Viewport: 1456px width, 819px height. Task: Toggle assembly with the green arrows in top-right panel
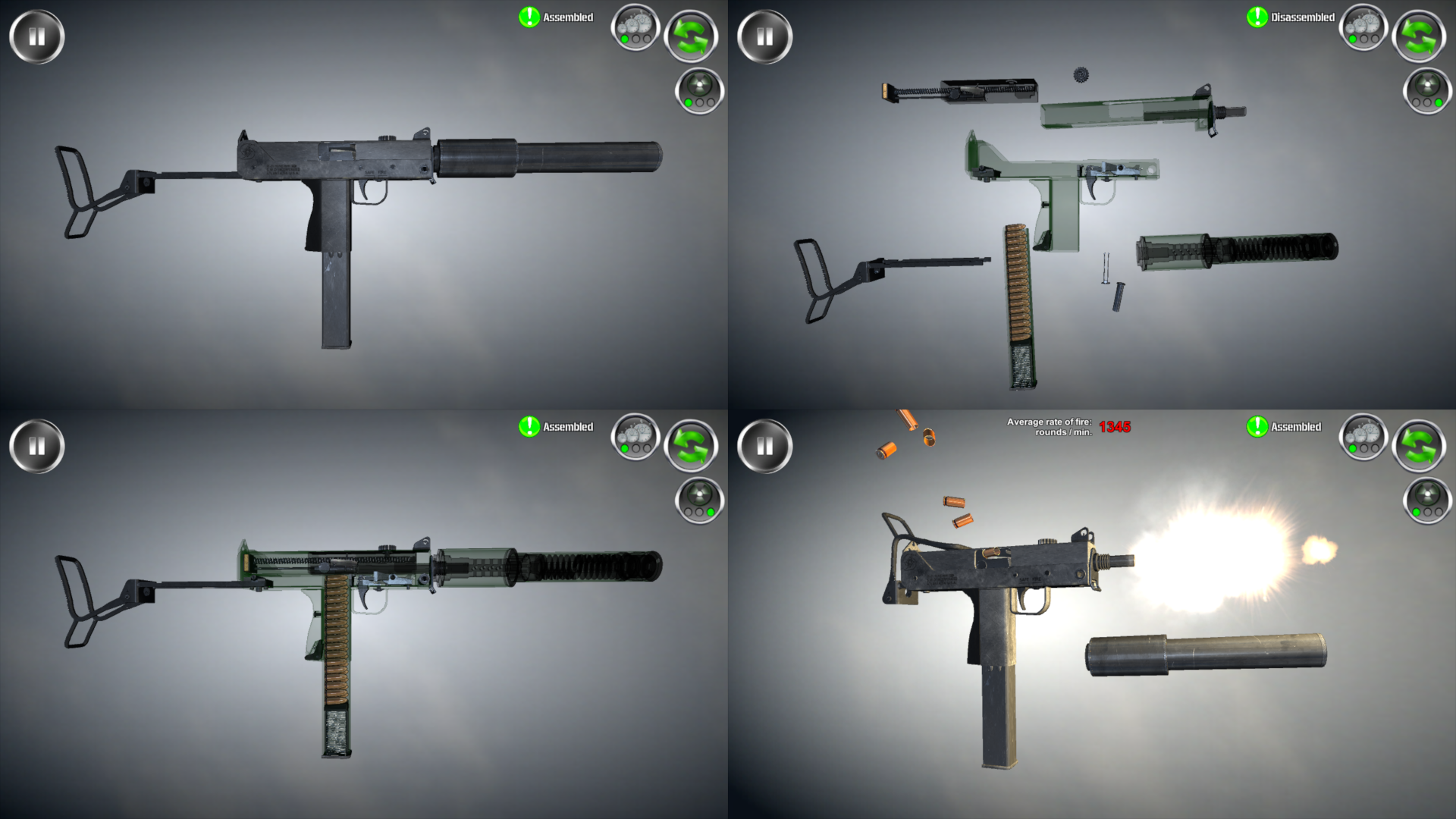[1419, 33]
